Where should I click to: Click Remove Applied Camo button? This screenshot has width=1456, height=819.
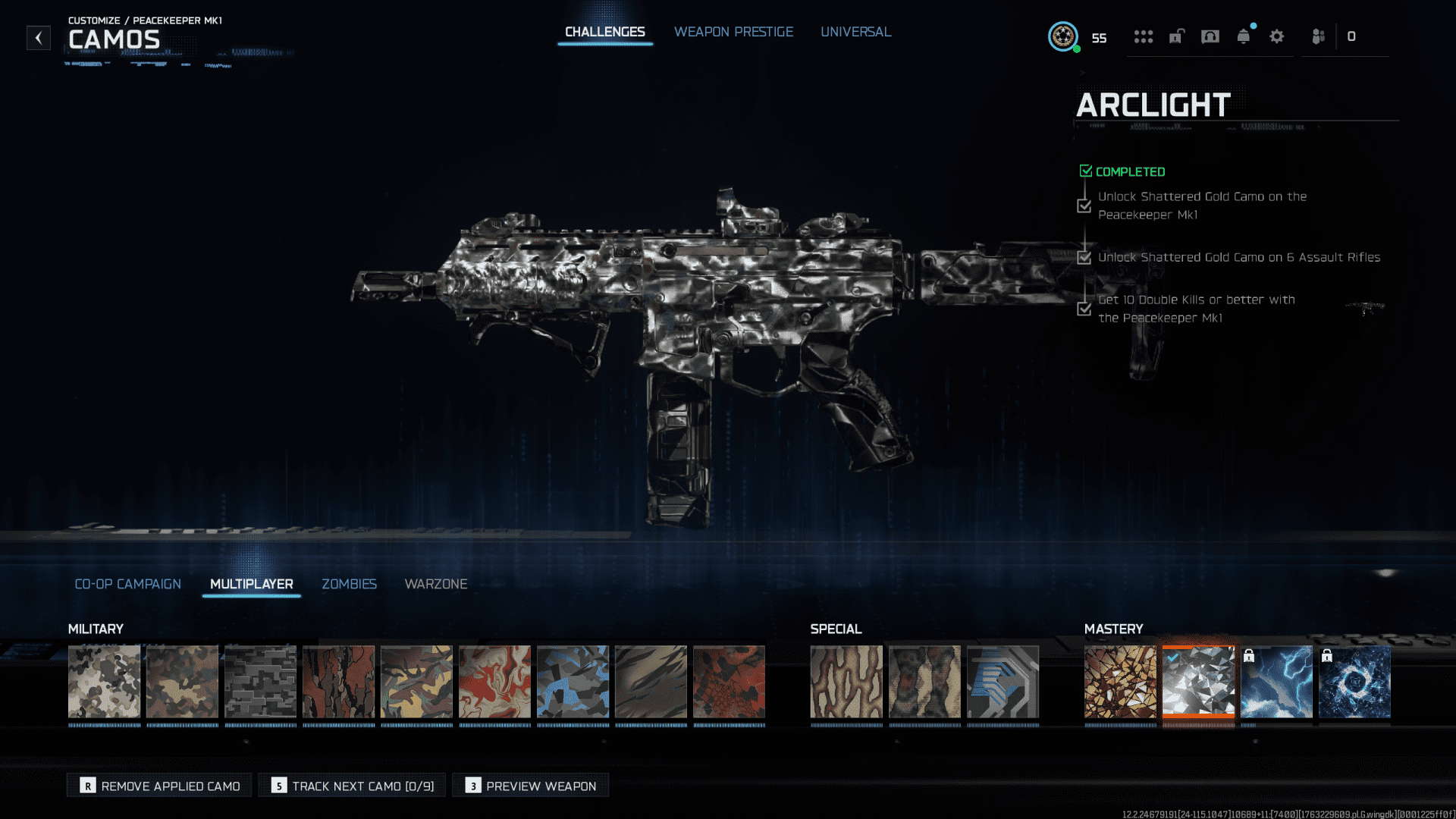coord(158,785)
